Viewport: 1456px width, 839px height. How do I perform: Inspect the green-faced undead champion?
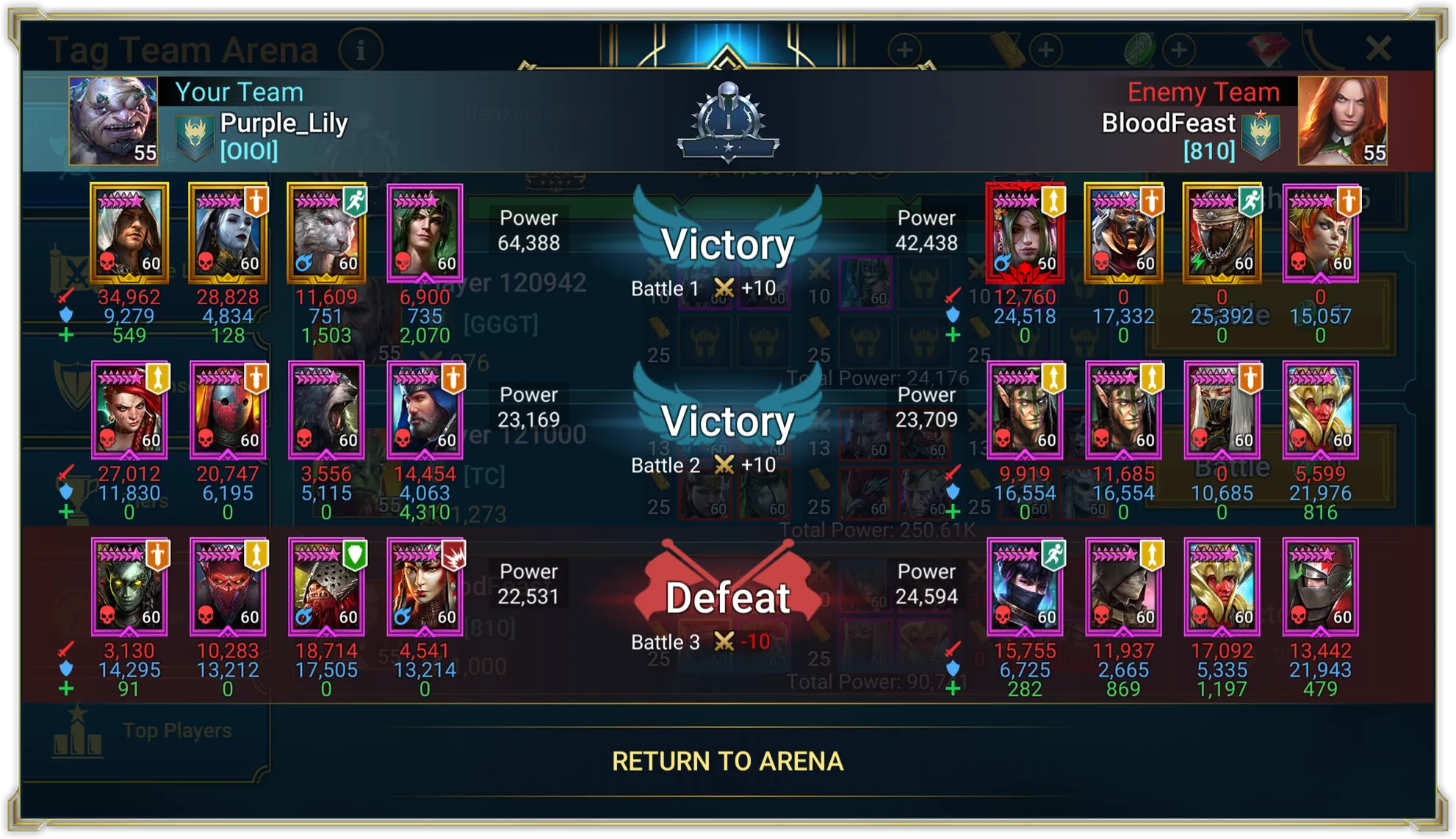click(129, 586)
